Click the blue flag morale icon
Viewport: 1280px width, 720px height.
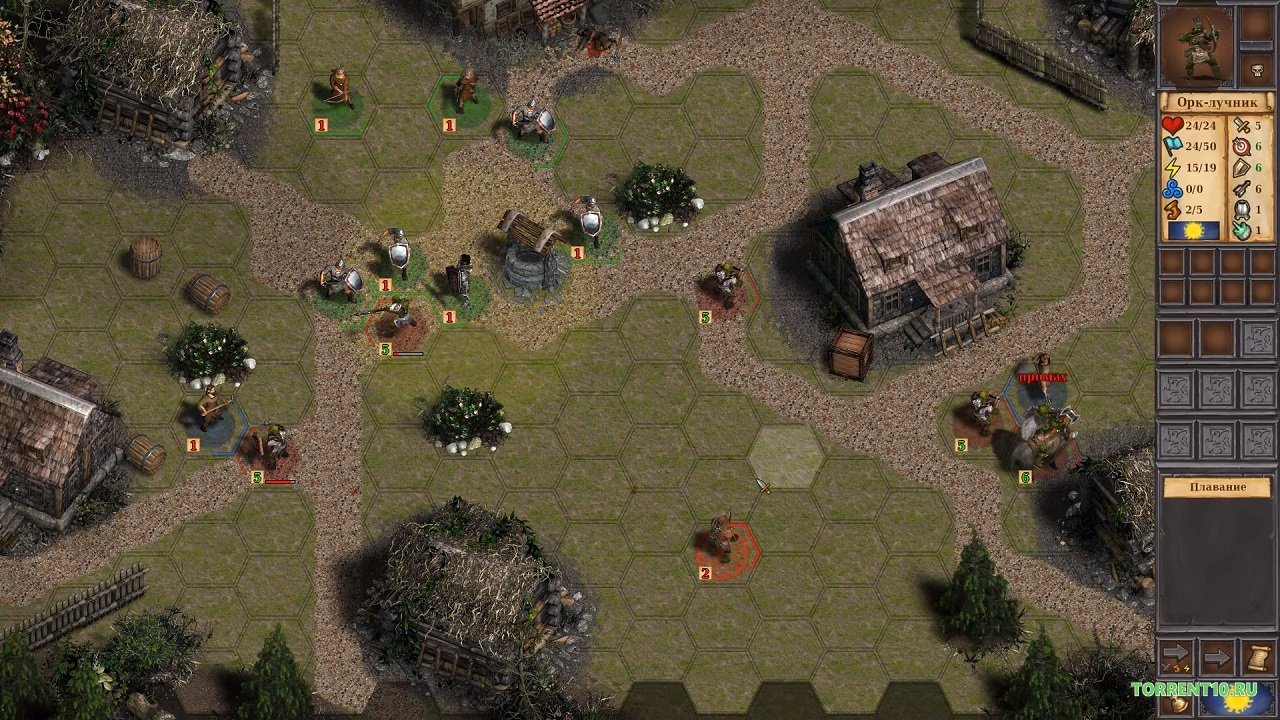click(x=1172, y=145)
